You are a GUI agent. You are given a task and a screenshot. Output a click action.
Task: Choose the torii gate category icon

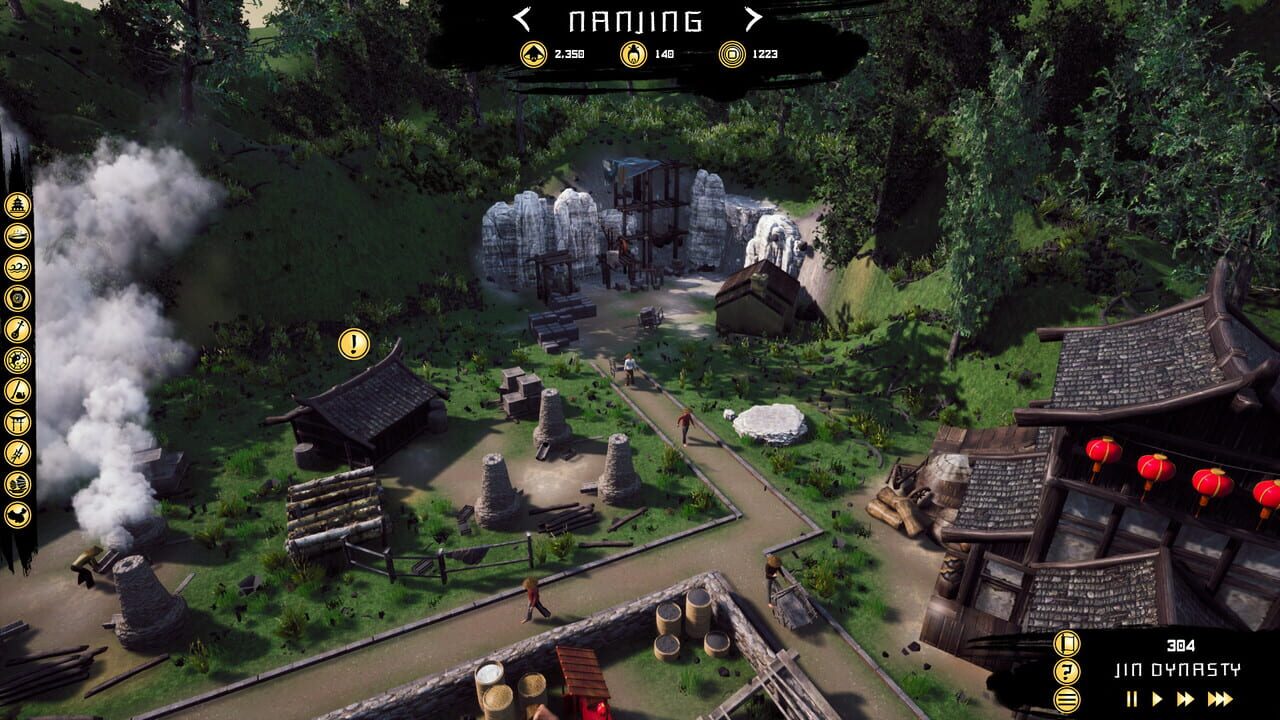17,422
